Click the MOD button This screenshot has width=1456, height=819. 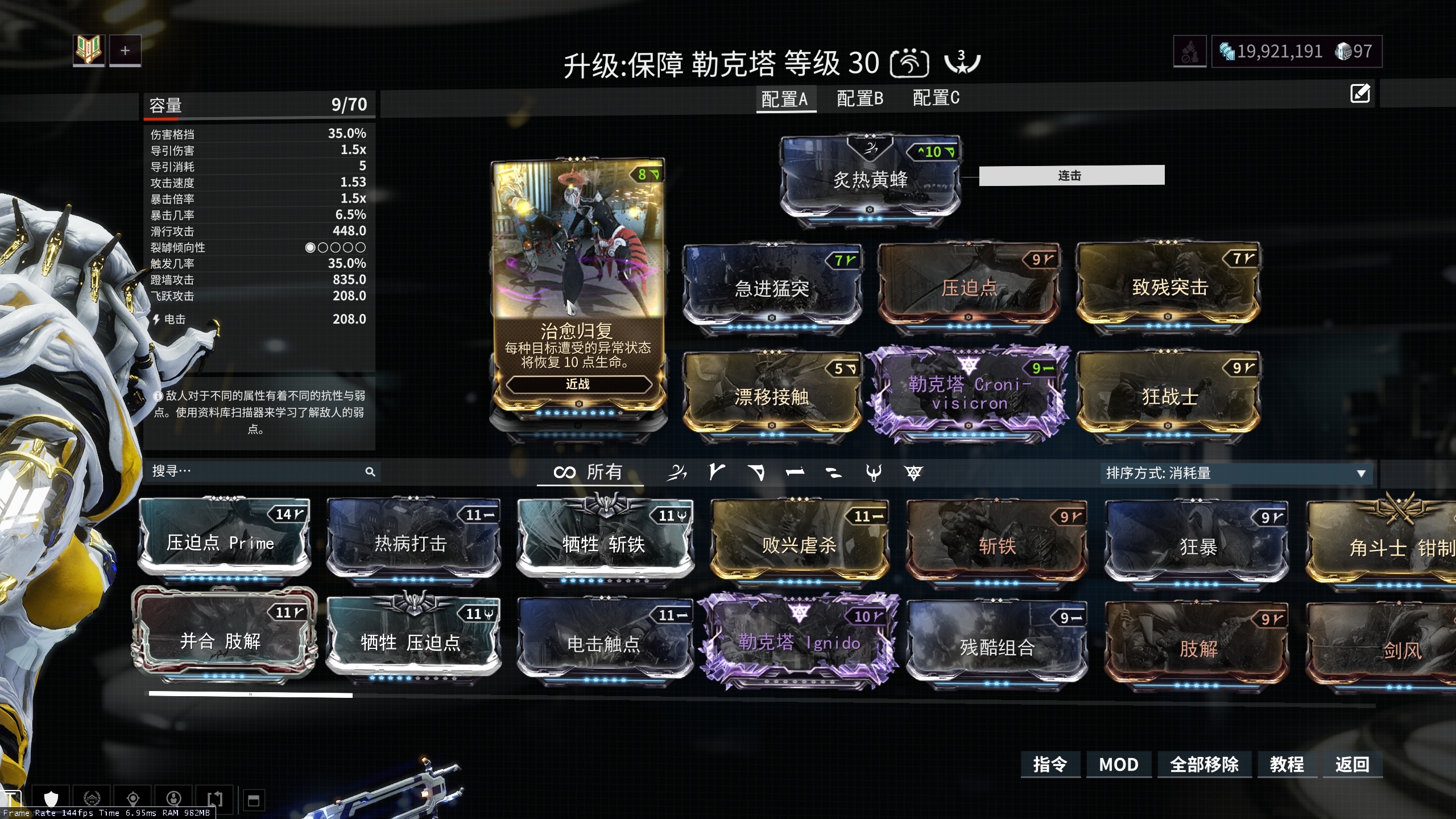1118,764
